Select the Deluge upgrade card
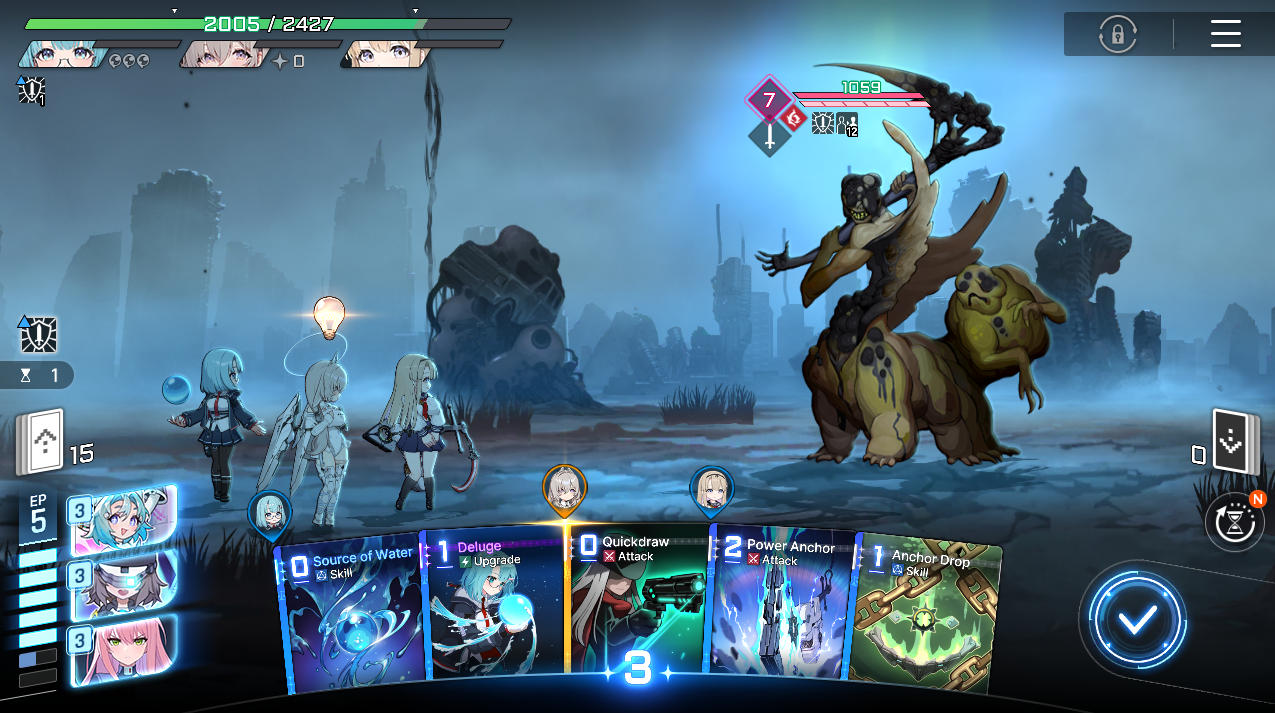1275x713 pixels. 495,610
